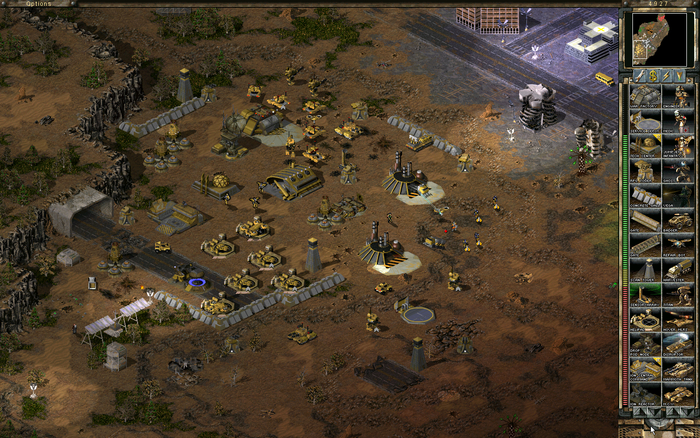Click the radar minimap
Screen dimensions: 700x438
(x=658, y=39)
